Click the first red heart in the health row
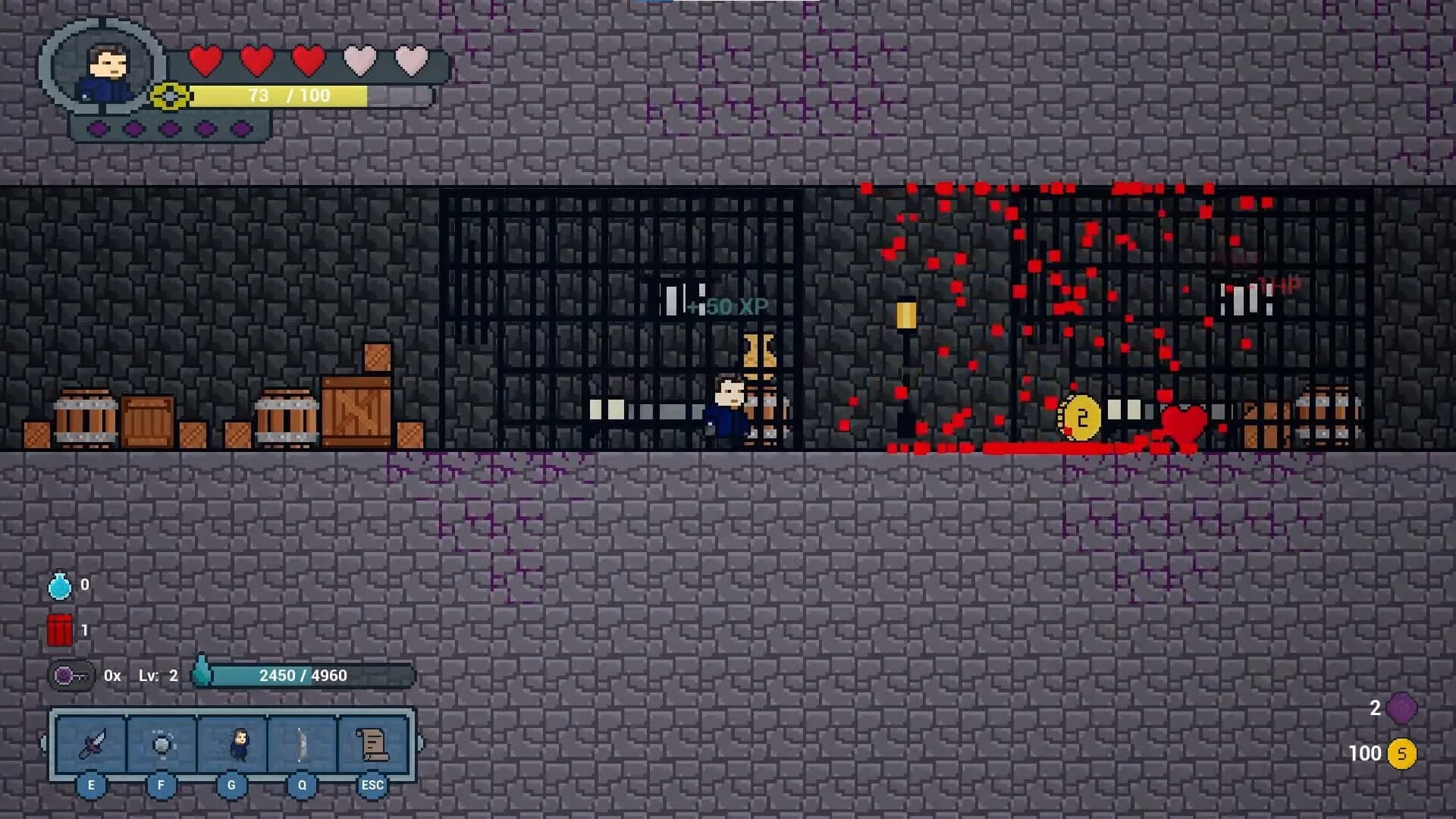The width and height of the screenshot is (1456, 819). tap(207, 59)
